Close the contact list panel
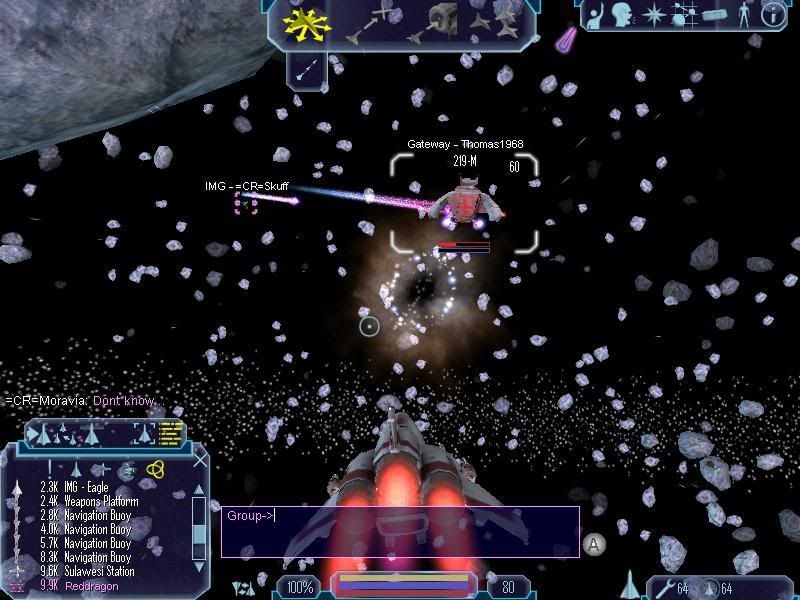Screen dimensions: 800x600 click(201, 460)
